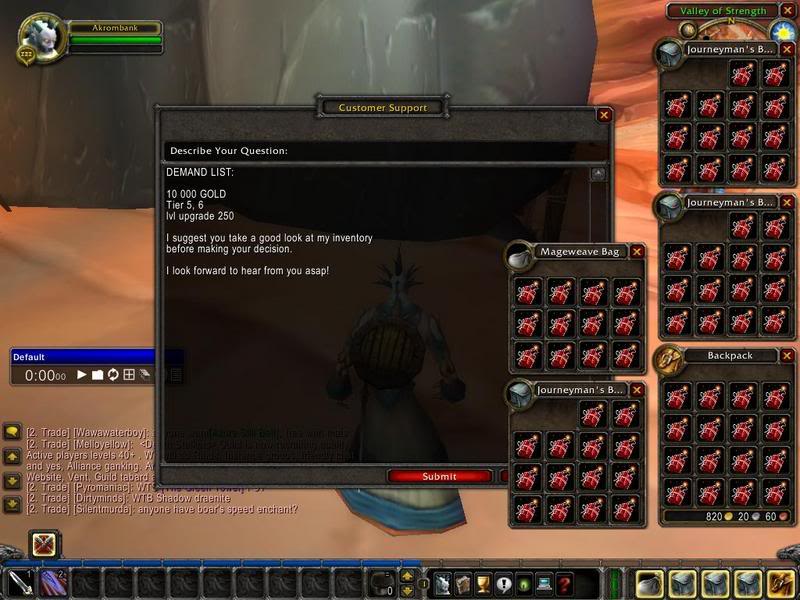Toggle the backpack button in the bag bar
The image size is (800, 600).
[778, 583]
